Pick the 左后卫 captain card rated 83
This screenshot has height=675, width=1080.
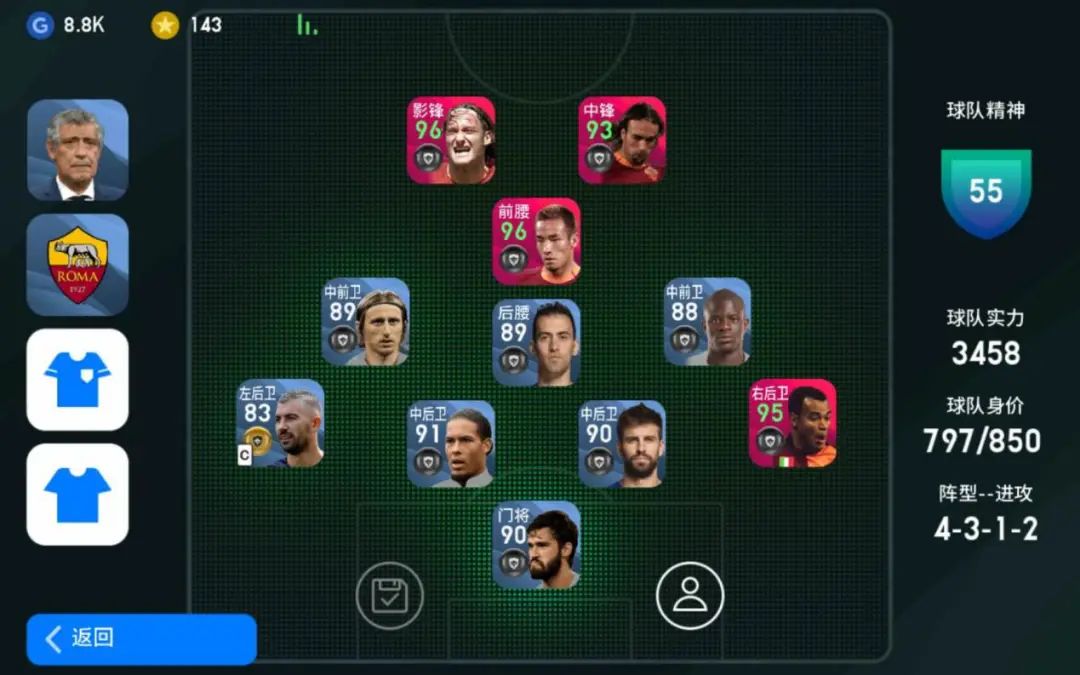[x=280, y=423]
